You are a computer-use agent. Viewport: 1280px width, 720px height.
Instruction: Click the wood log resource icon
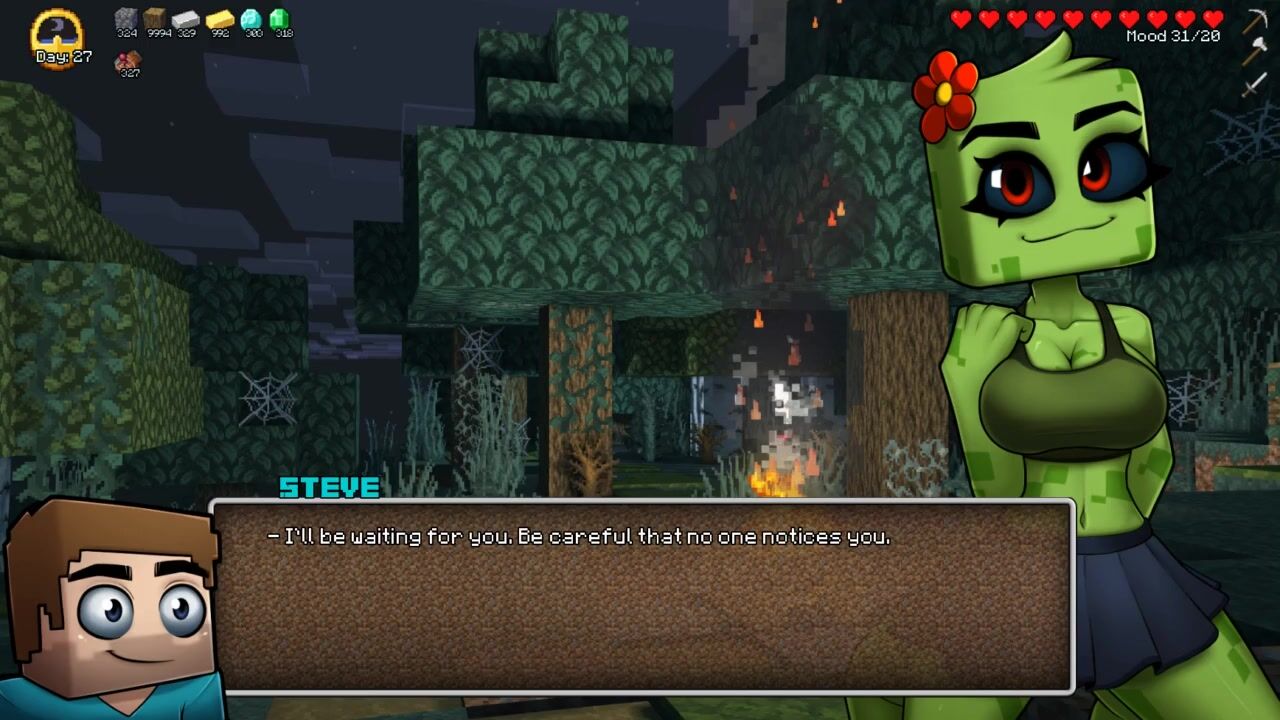coord(155,19)
